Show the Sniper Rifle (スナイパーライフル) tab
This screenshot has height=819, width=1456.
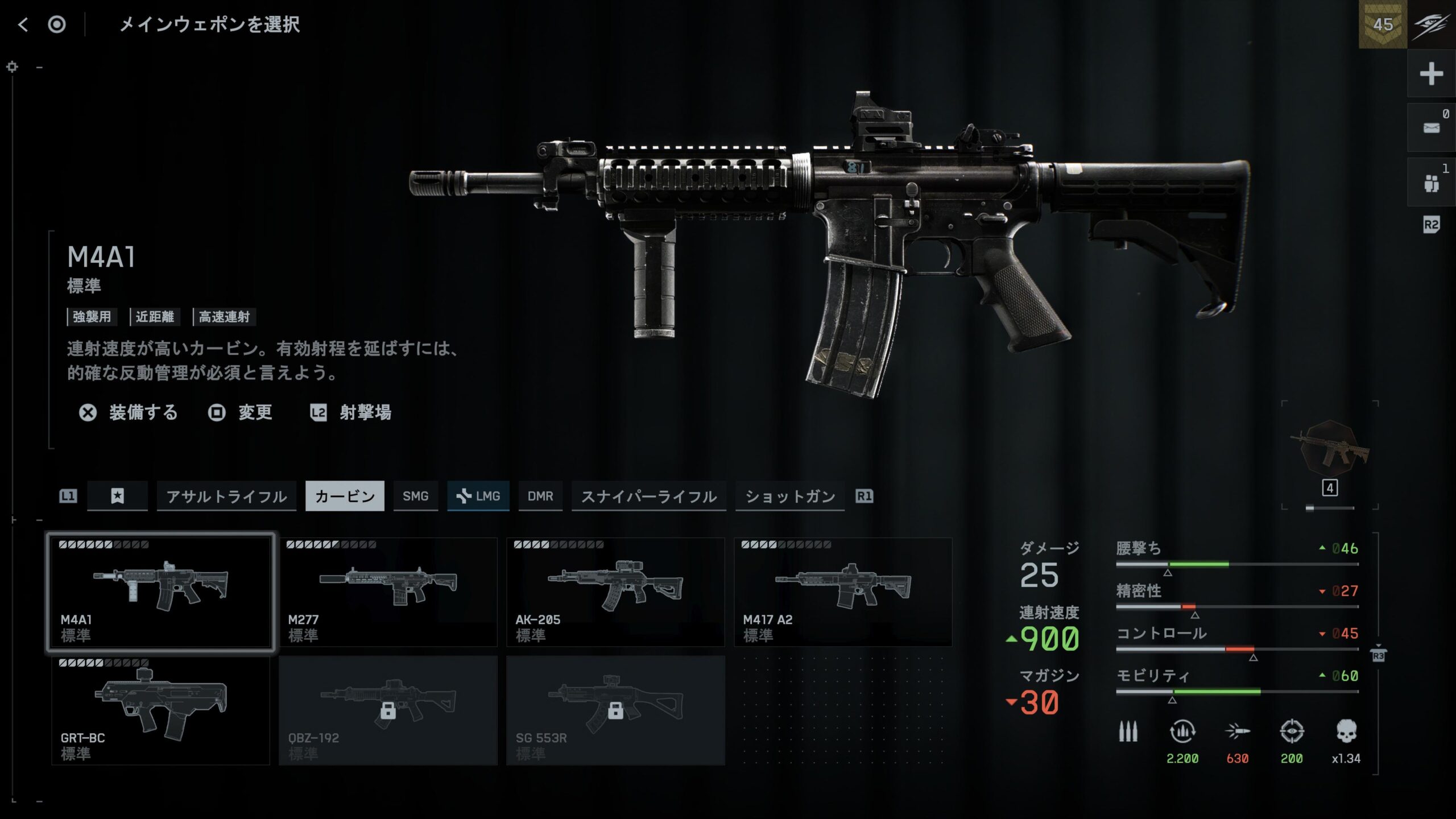(x=648, y=497)
